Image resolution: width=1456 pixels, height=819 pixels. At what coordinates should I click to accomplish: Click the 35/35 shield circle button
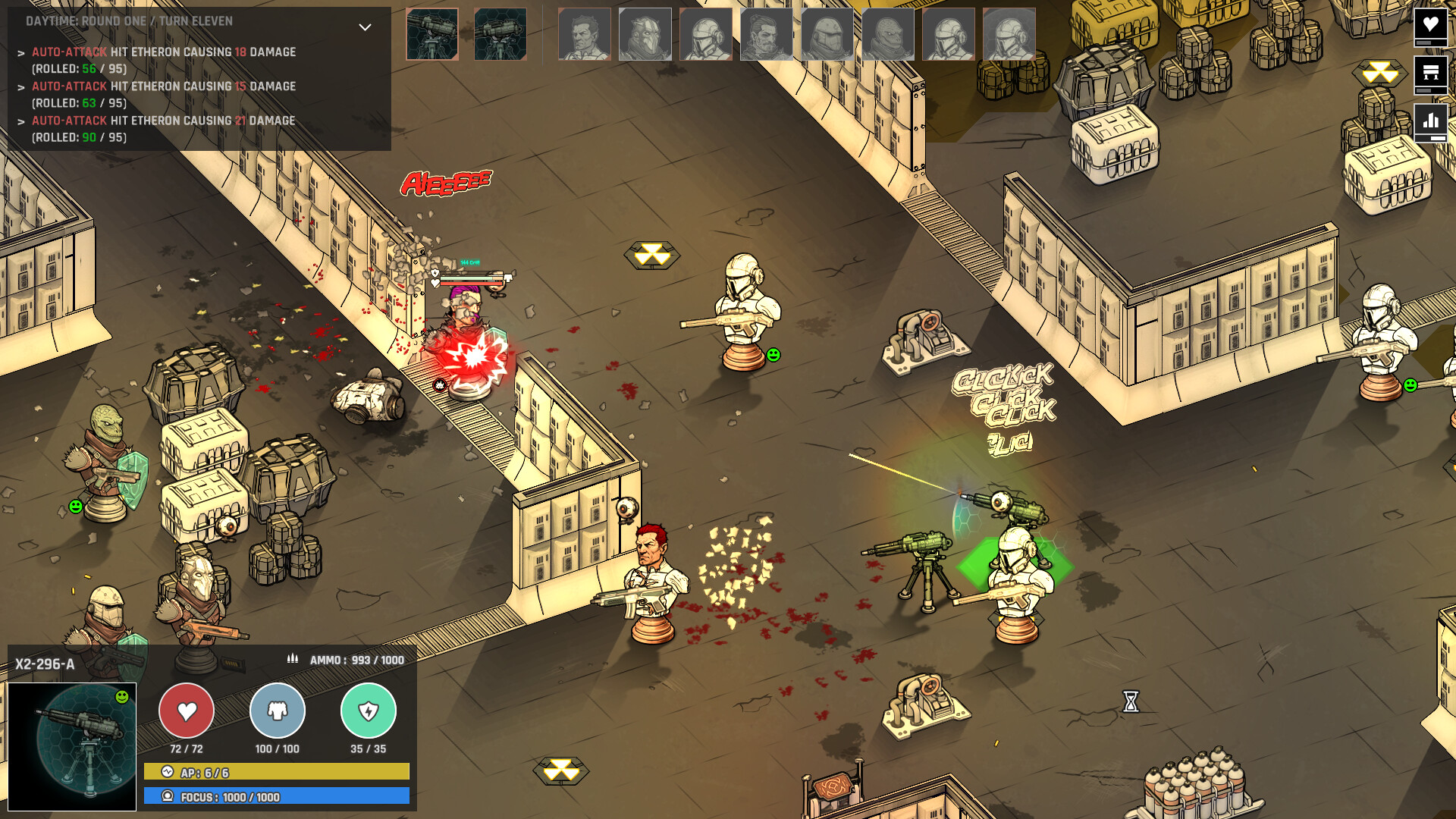369,711
